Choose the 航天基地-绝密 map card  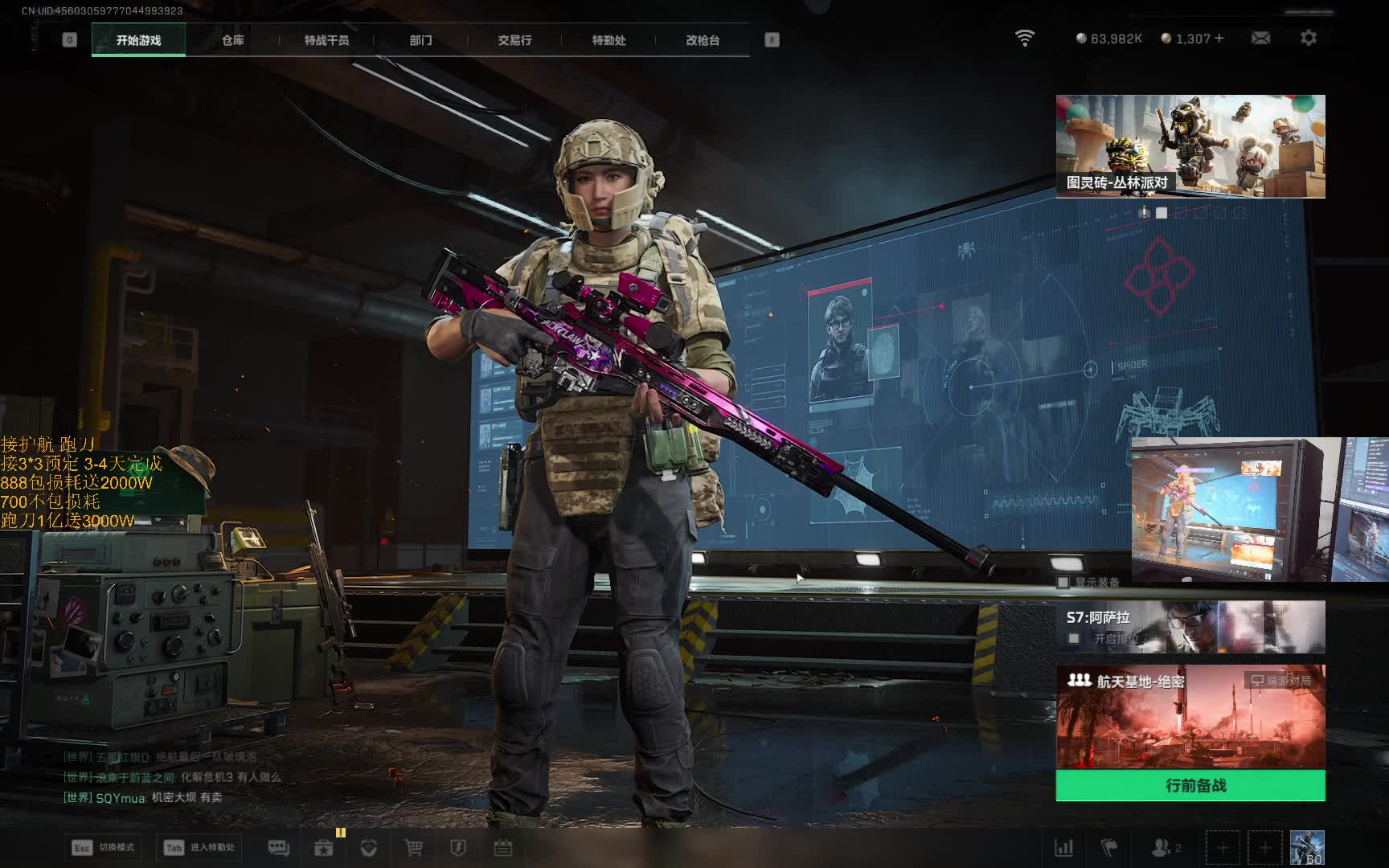tap(1190, 717)
